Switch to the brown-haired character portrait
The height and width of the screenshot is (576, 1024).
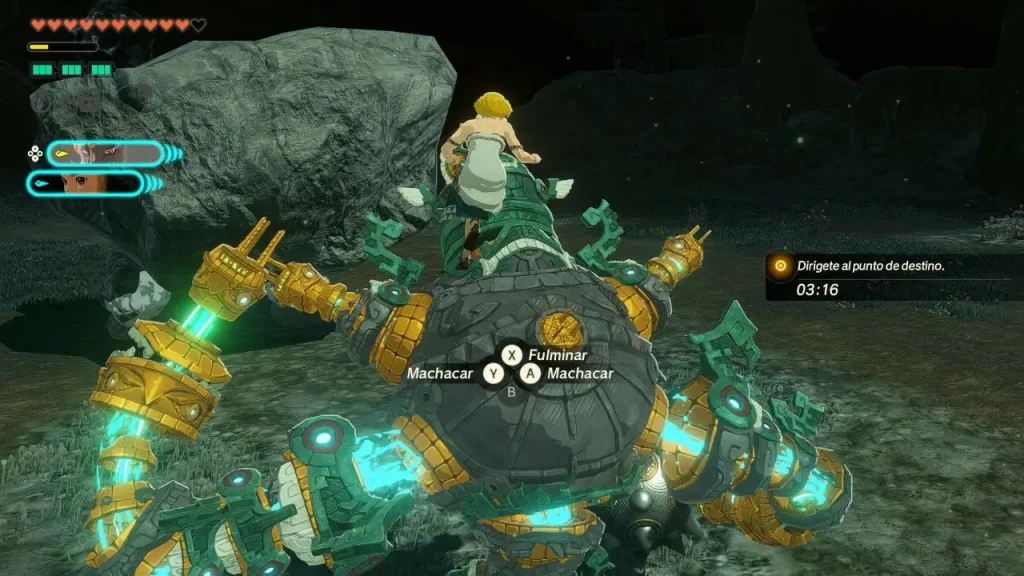86,183
